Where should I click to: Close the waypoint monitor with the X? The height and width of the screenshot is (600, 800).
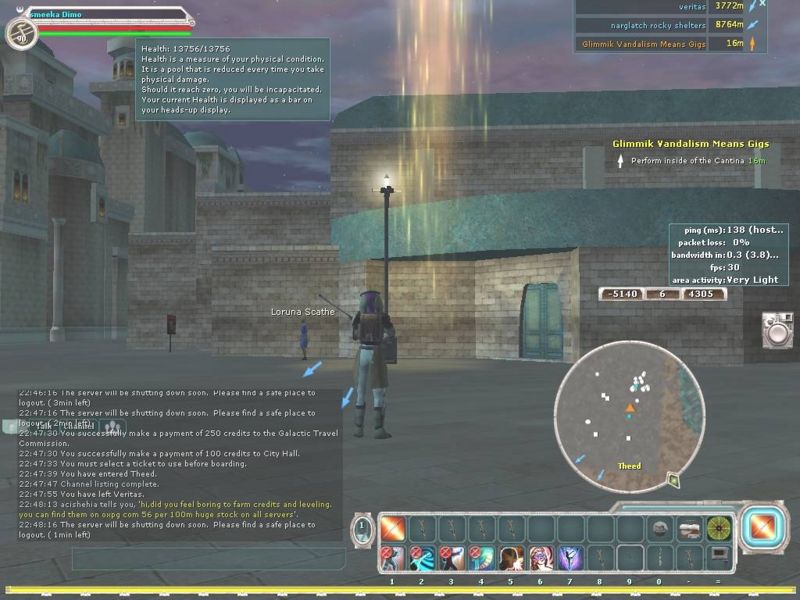pos(762,5)
